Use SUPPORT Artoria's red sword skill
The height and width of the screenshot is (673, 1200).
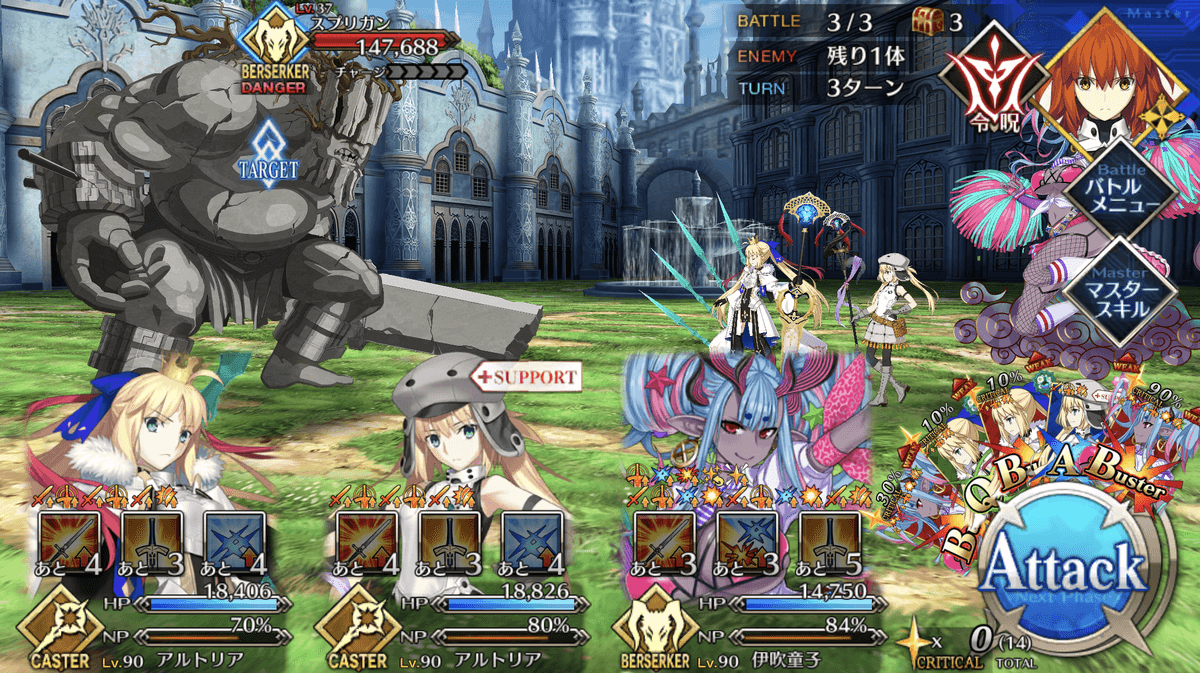[x=367, y=543]
